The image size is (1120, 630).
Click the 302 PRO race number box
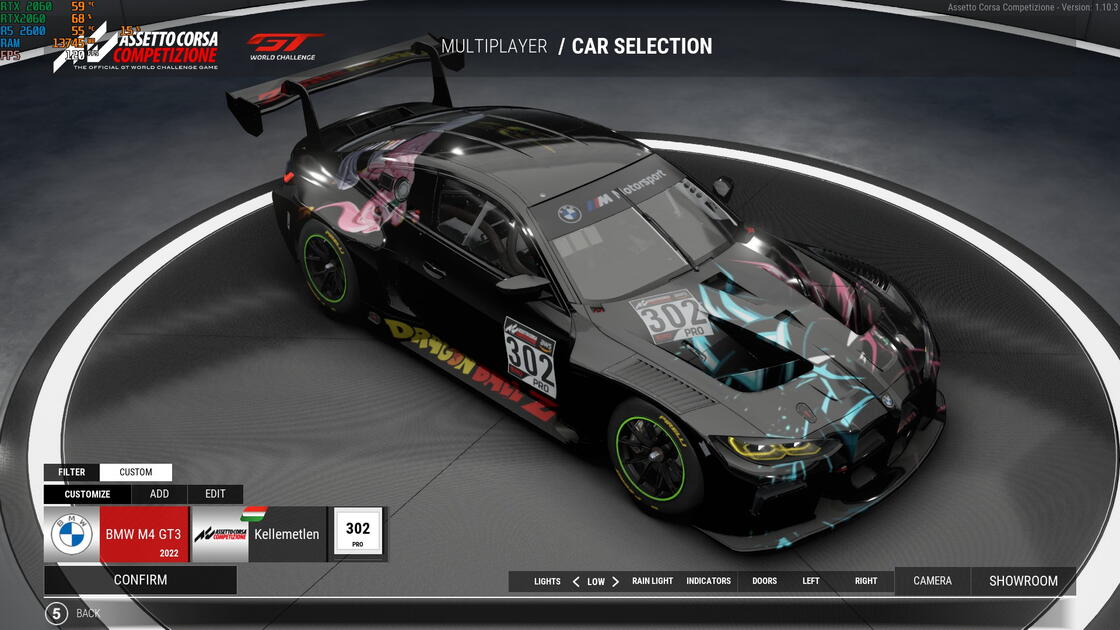click(x=358, y=534)
